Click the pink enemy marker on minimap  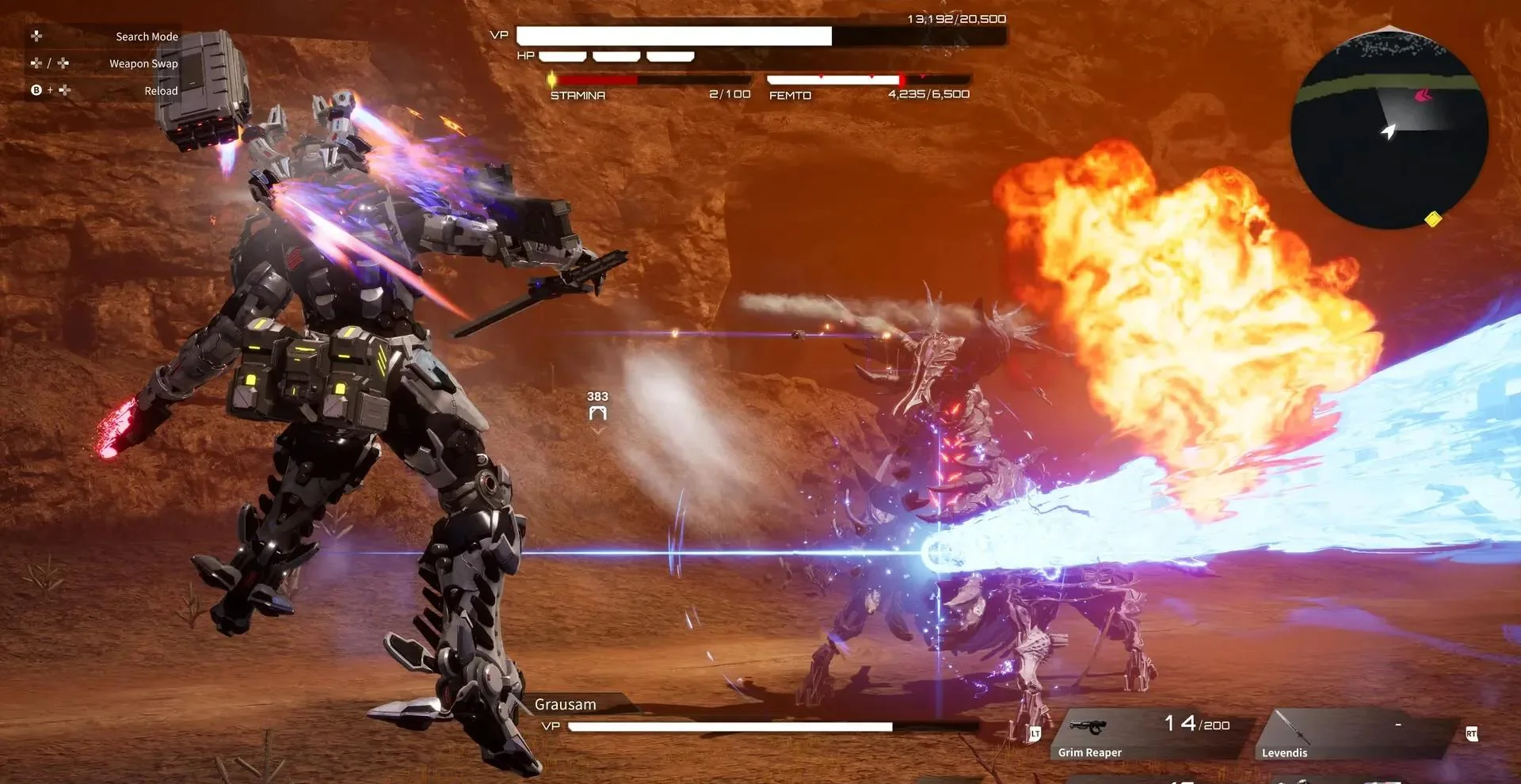pos(1423,96)
